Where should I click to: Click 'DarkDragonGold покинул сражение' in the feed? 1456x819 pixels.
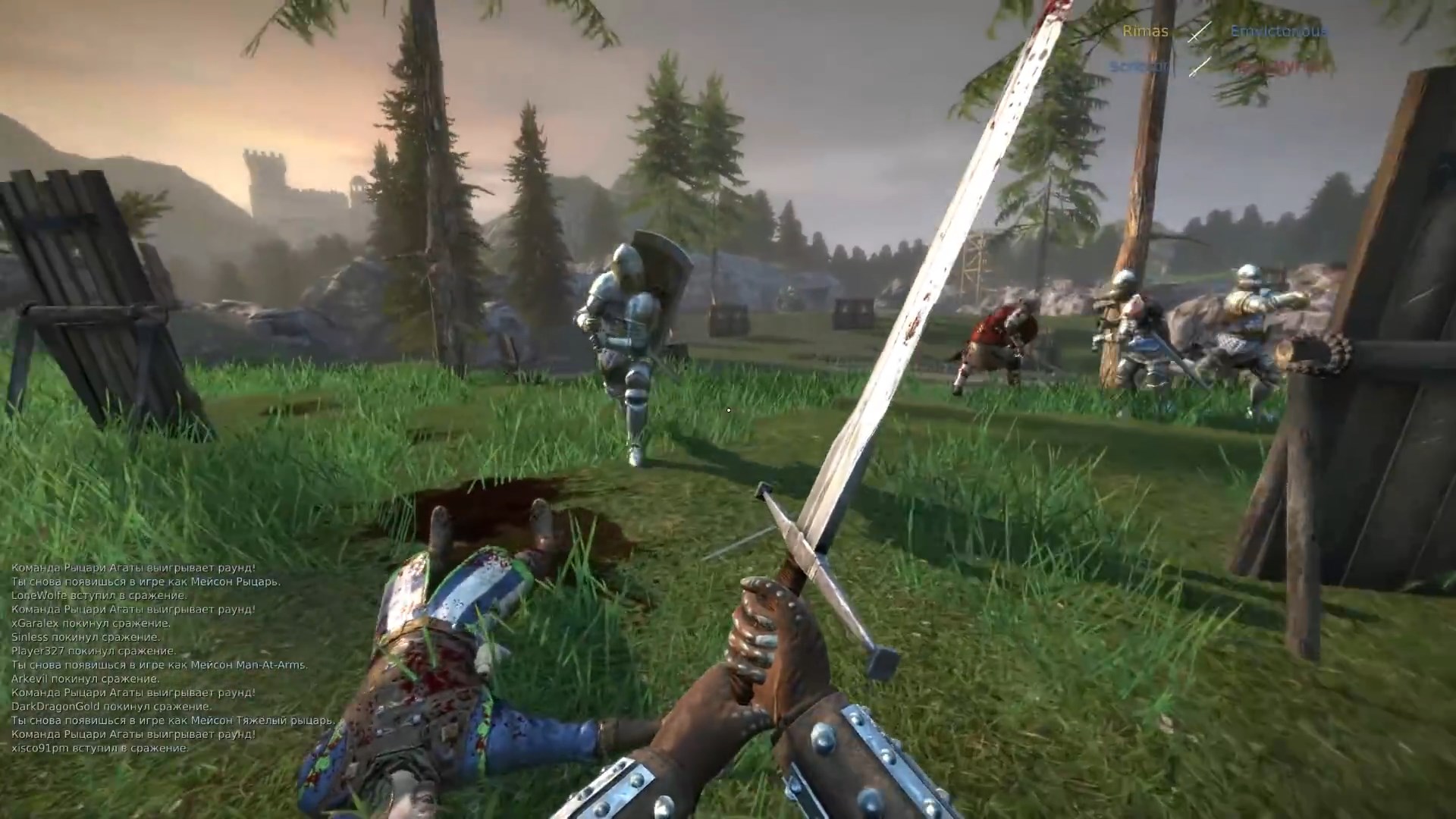109,706
